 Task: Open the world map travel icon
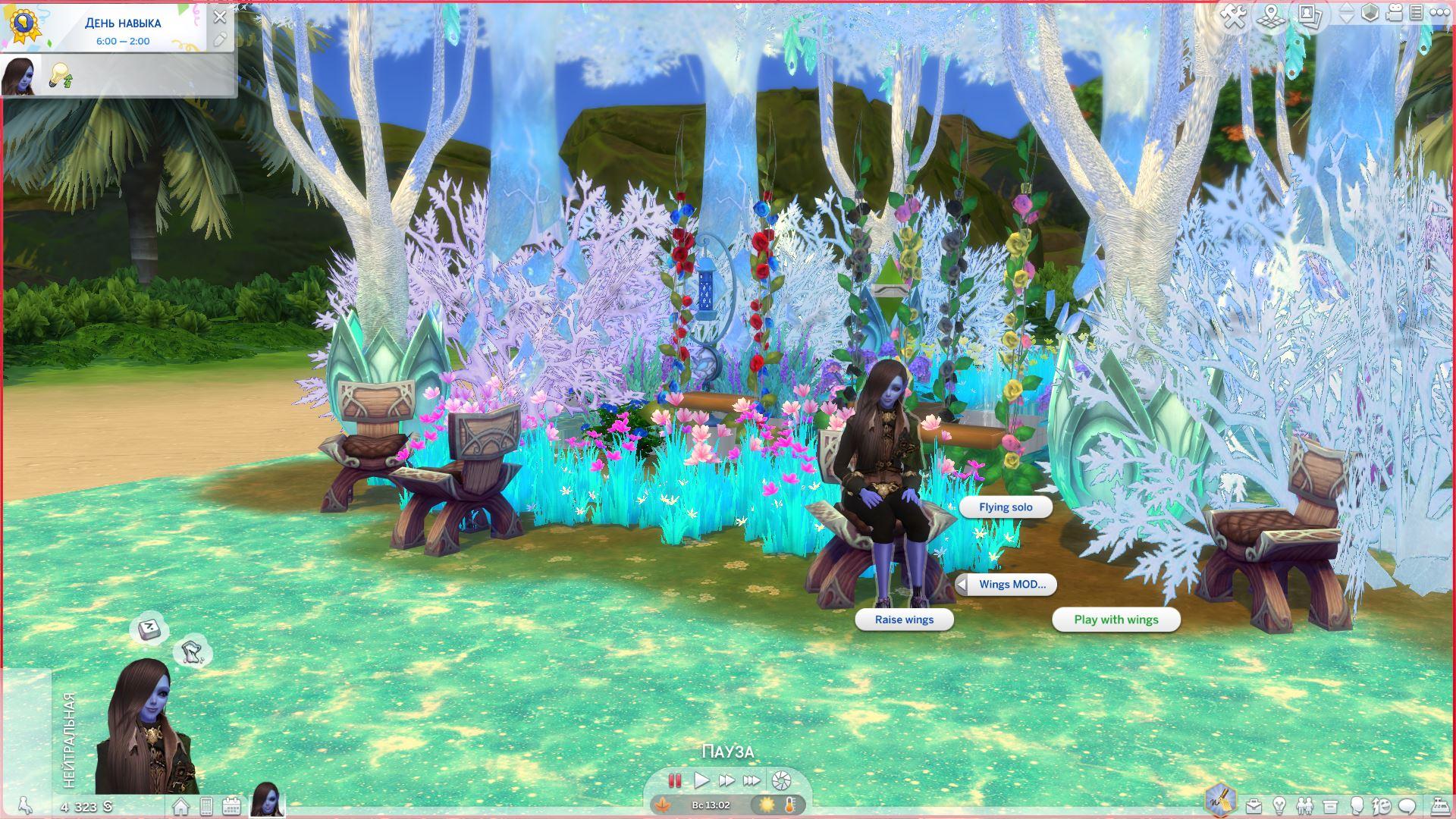point(1272,15)
